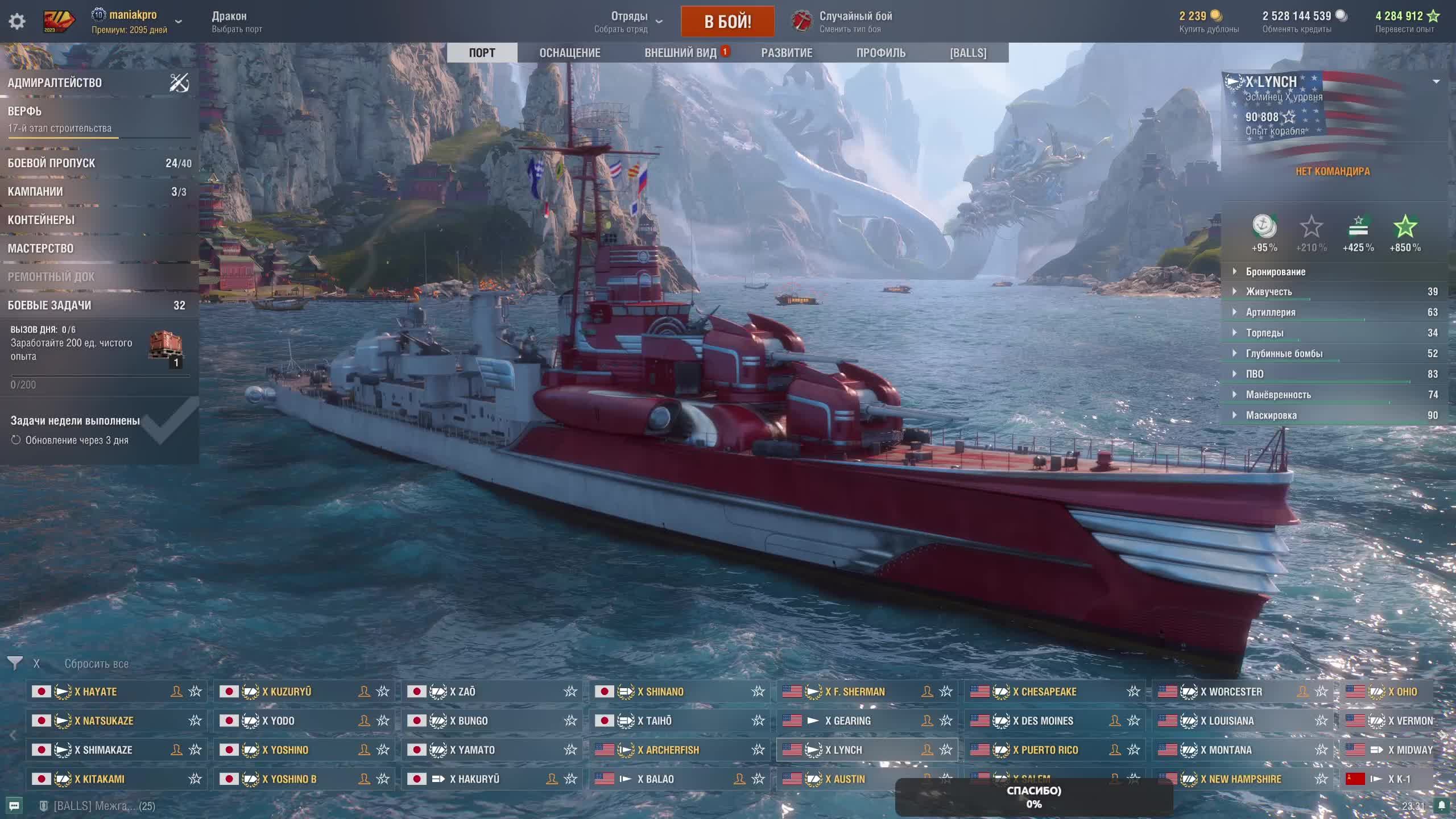1456x819 pixels.
Task: Open the settings gear menu
Action: 17,22
